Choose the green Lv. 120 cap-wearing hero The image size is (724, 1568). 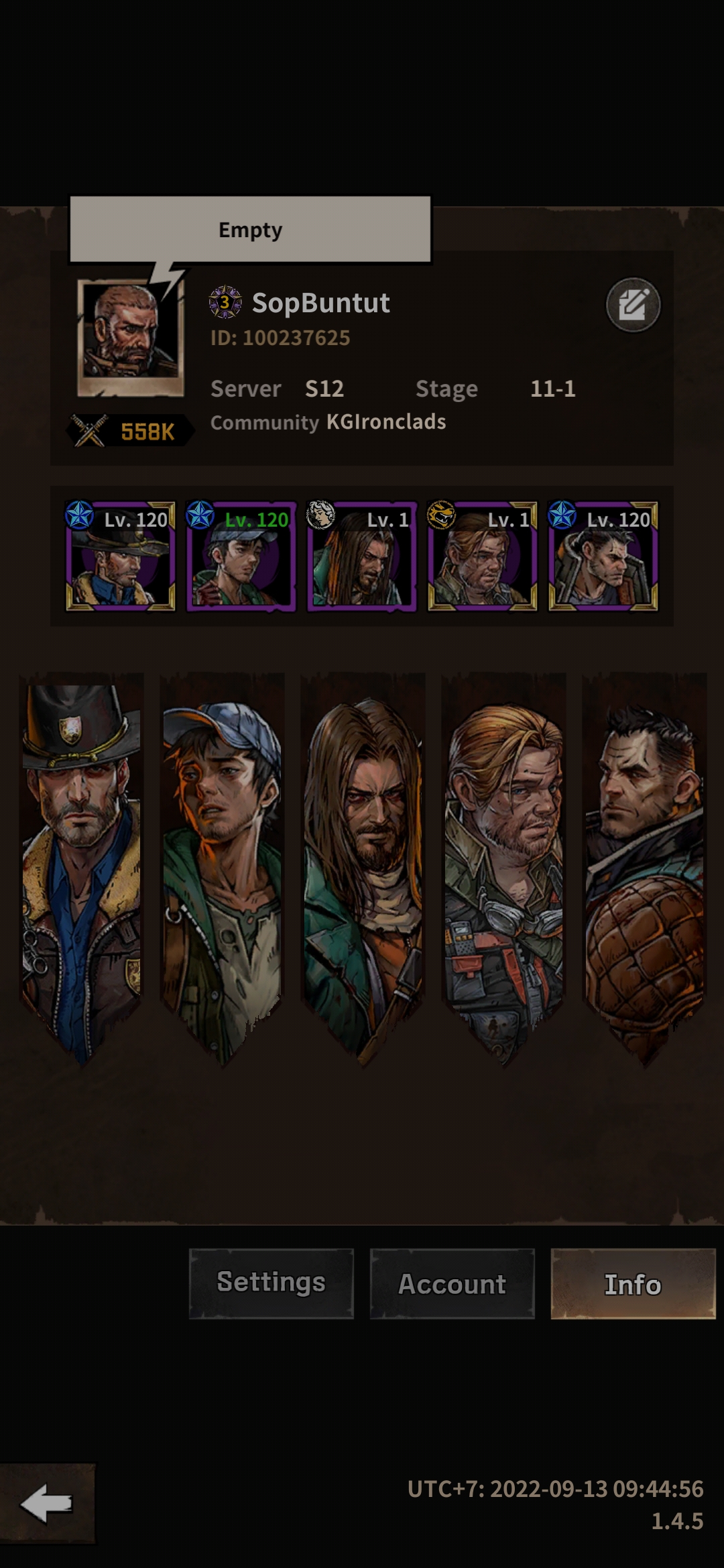[x=241, y=556]
